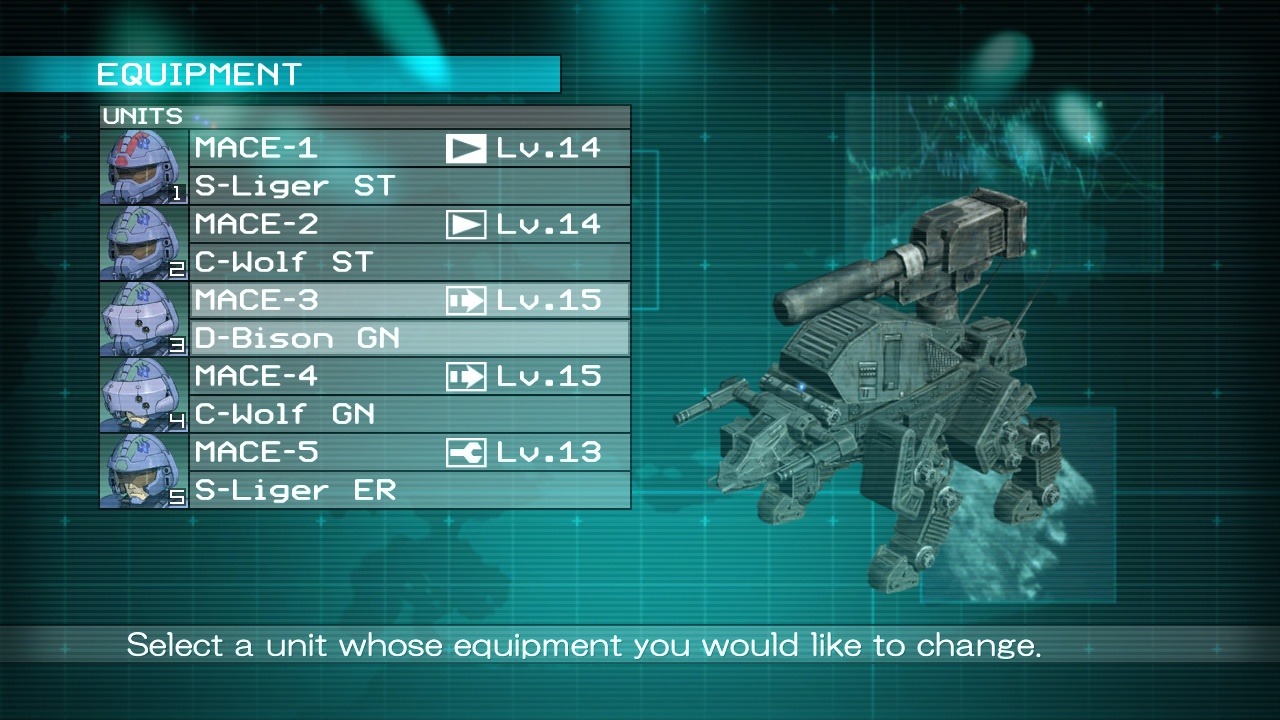Select pilot portrait number 5

point(145,471)
